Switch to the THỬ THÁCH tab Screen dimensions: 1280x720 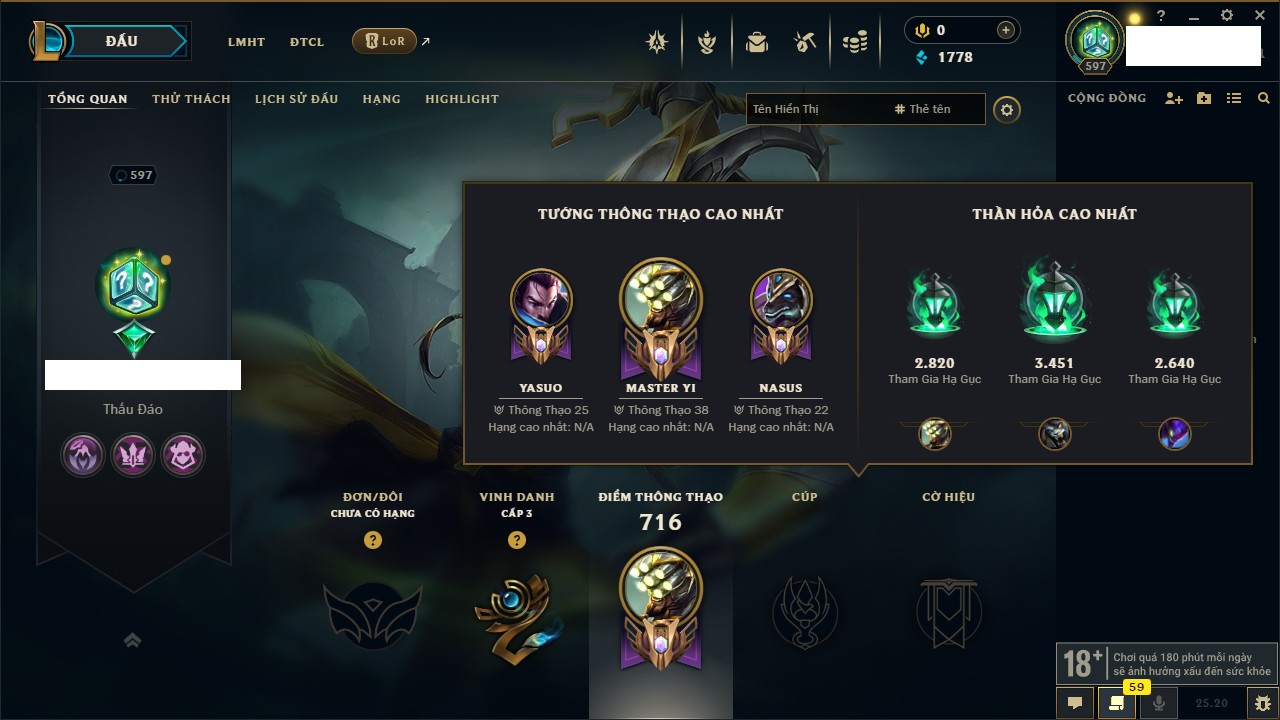pyautogui.click(x=191, y=99)
